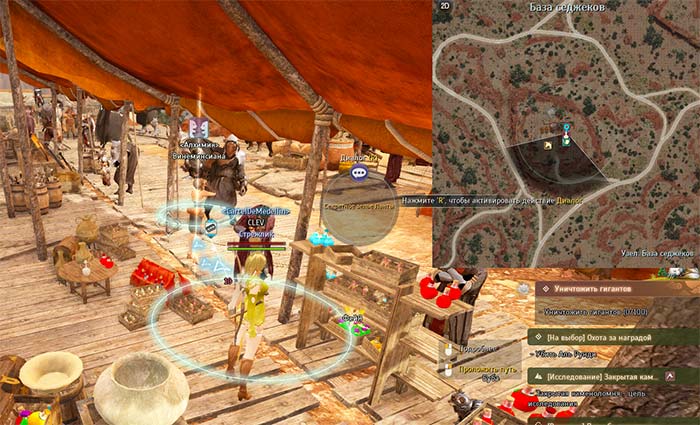The width and height of the screenshot is (700, 425).
Task: Click the yellow marker on the minimap
Action: [547, 146]
